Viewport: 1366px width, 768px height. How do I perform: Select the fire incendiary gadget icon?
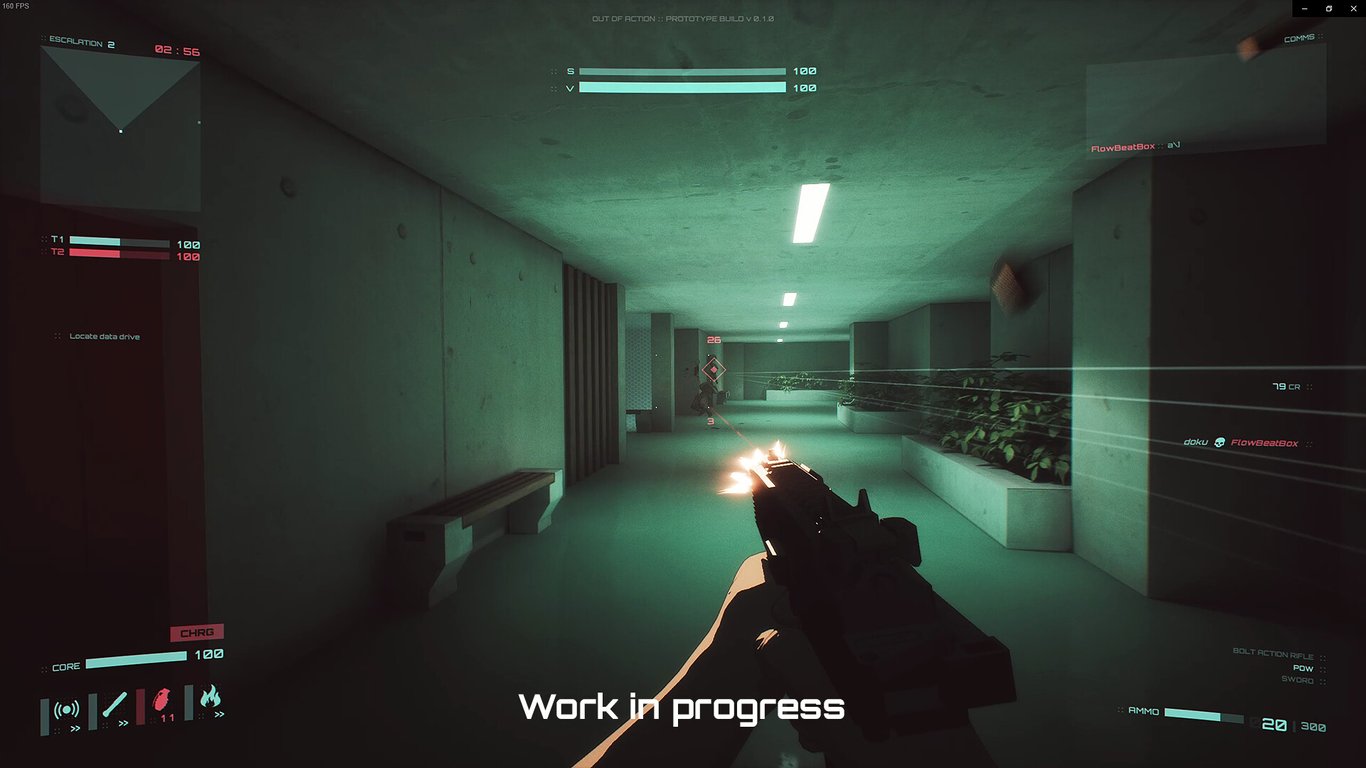click(x=211, y=697)
